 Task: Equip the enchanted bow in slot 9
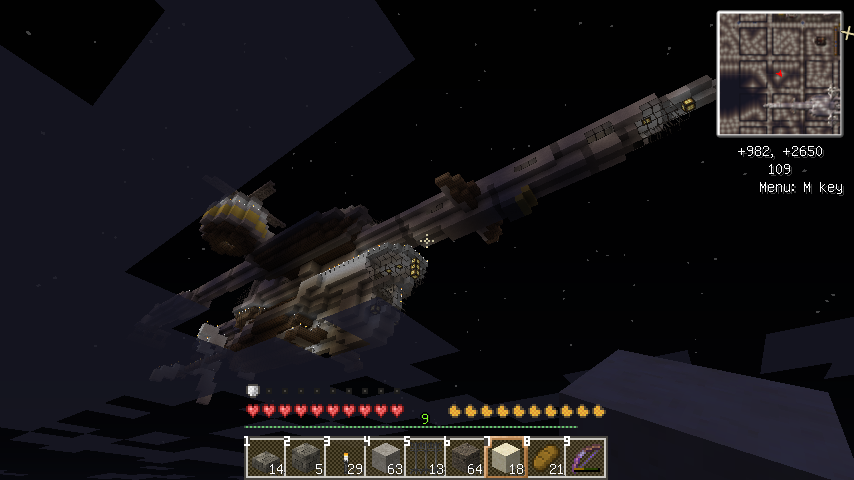click(x=585, y=458)
